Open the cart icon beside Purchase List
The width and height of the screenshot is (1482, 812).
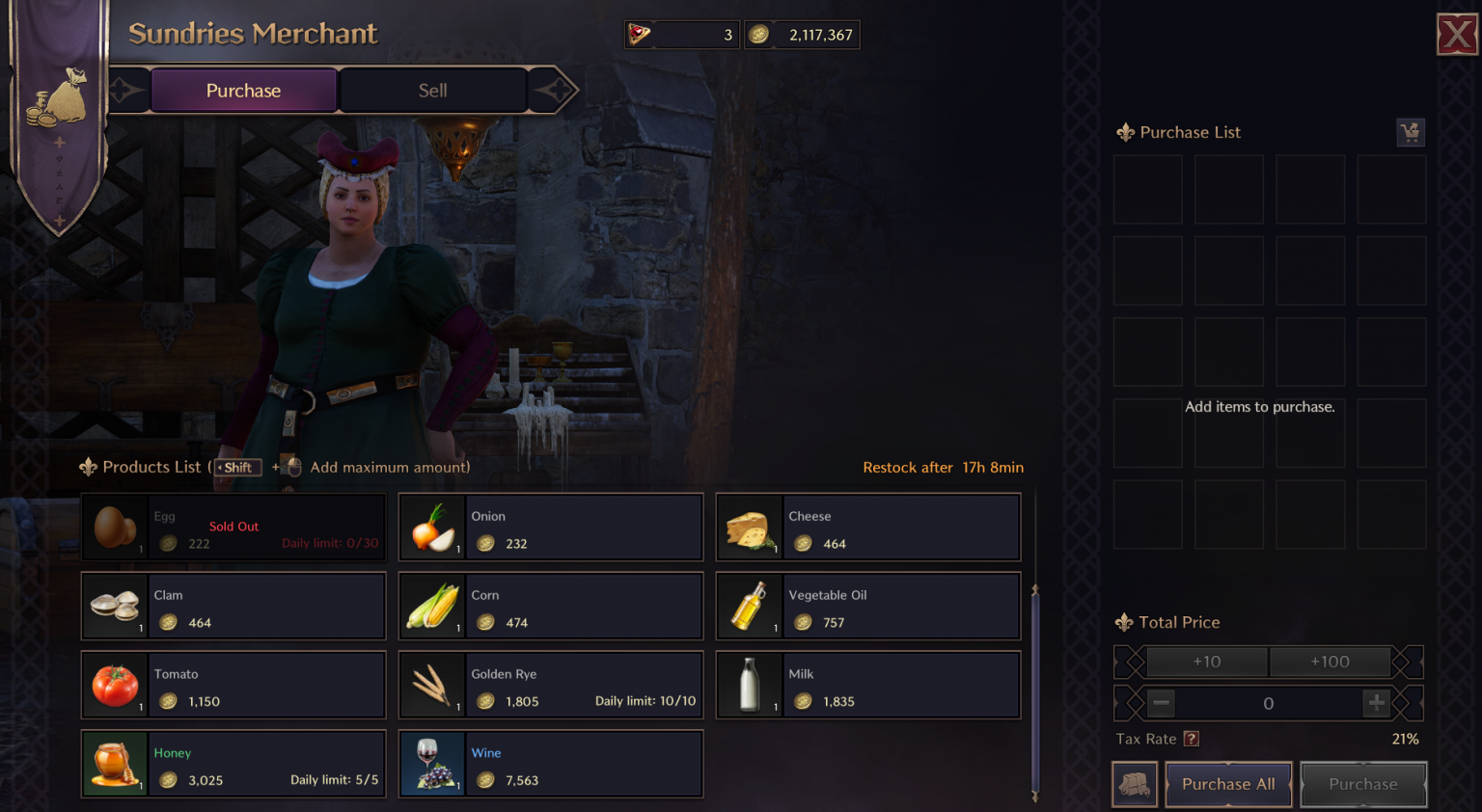1411,132
